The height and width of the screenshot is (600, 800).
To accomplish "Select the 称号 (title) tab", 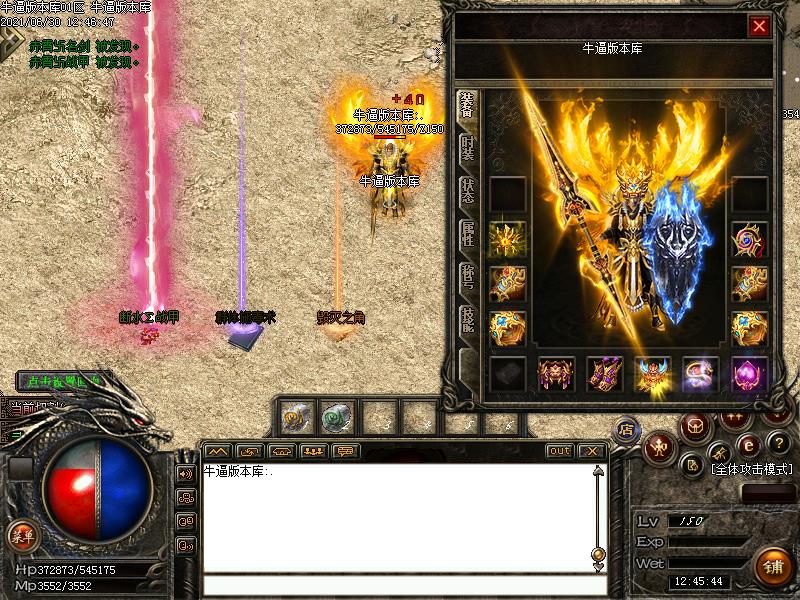I will click(467, 279).
